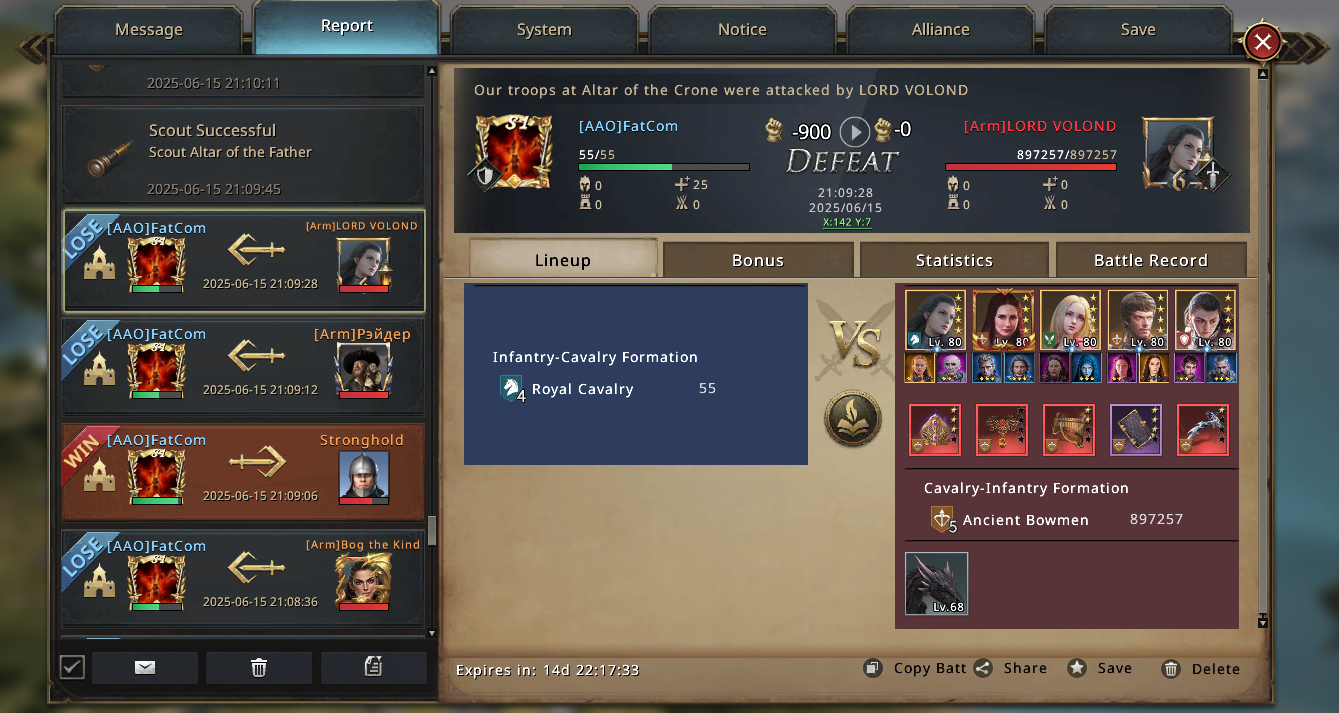Open the Scout Successful report
Image resolution: width=1339 pixels, height=713 pixels.
[x=243, y=155]
